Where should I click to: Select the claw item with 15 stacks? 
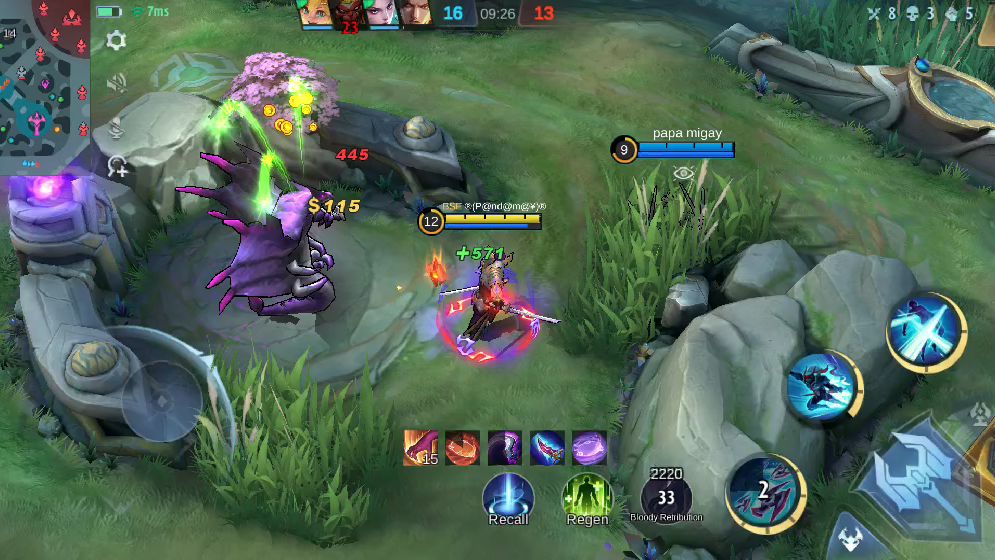421,448
